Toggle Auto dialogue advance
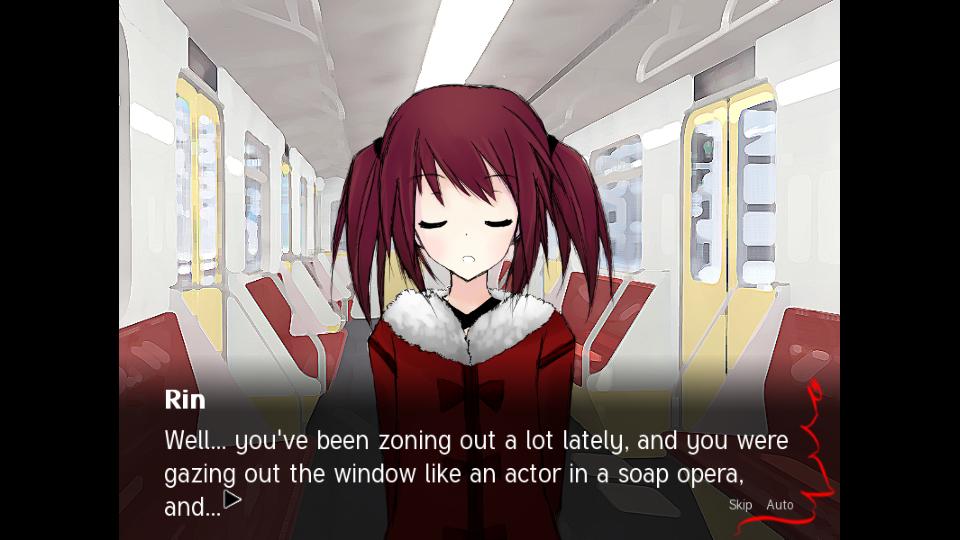The image size is (960, 540). (x=780, y=505)
